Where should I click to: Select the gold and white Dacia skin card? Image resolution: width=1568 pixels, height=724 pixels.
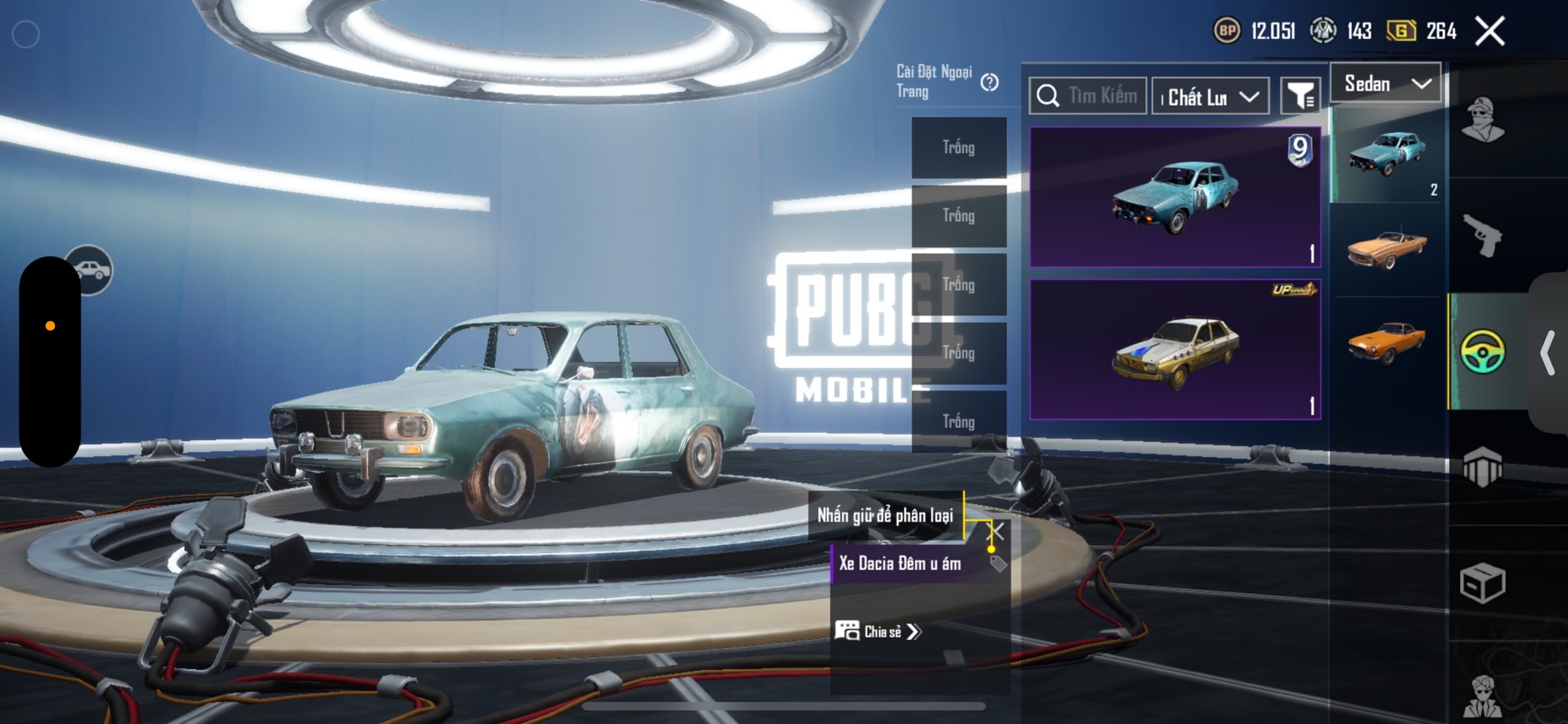click(1175, 350)
